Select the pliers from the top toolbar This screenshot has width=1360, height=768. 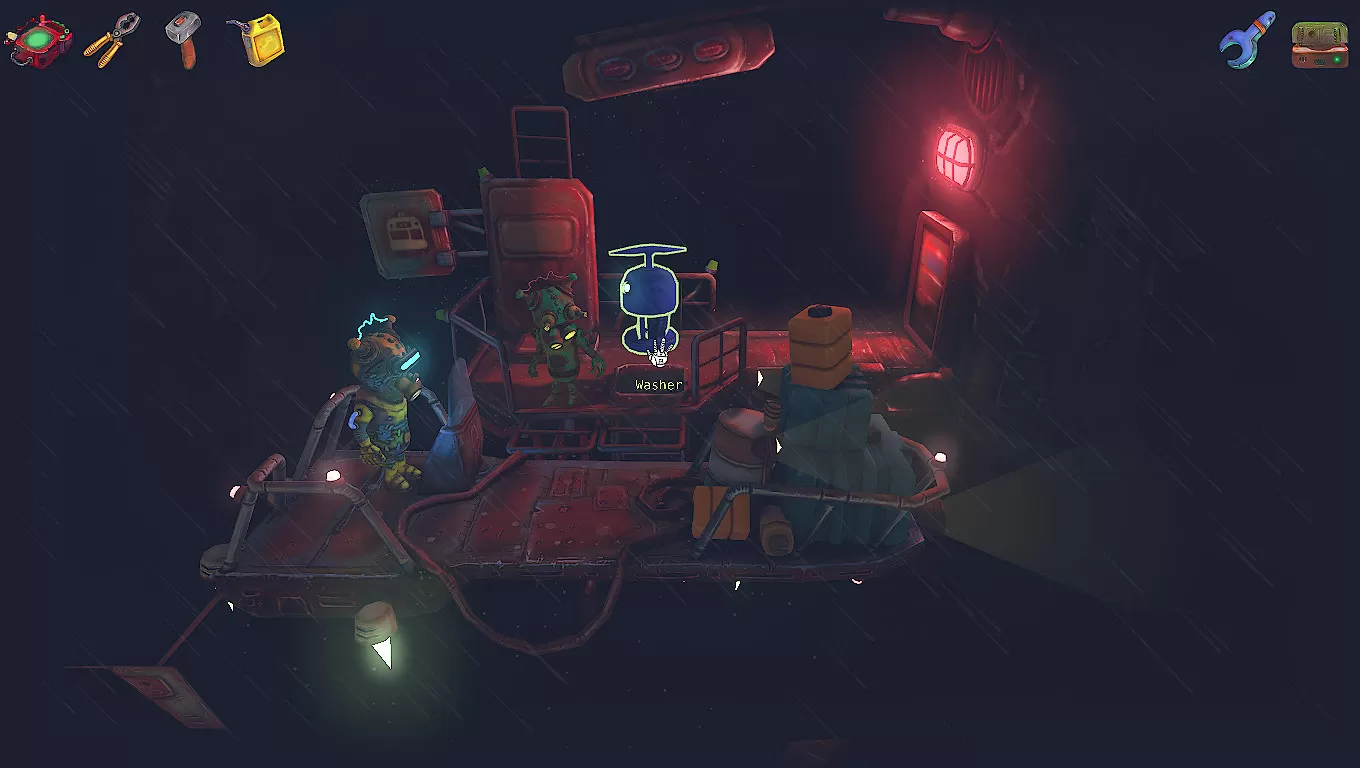coord(113,40)
